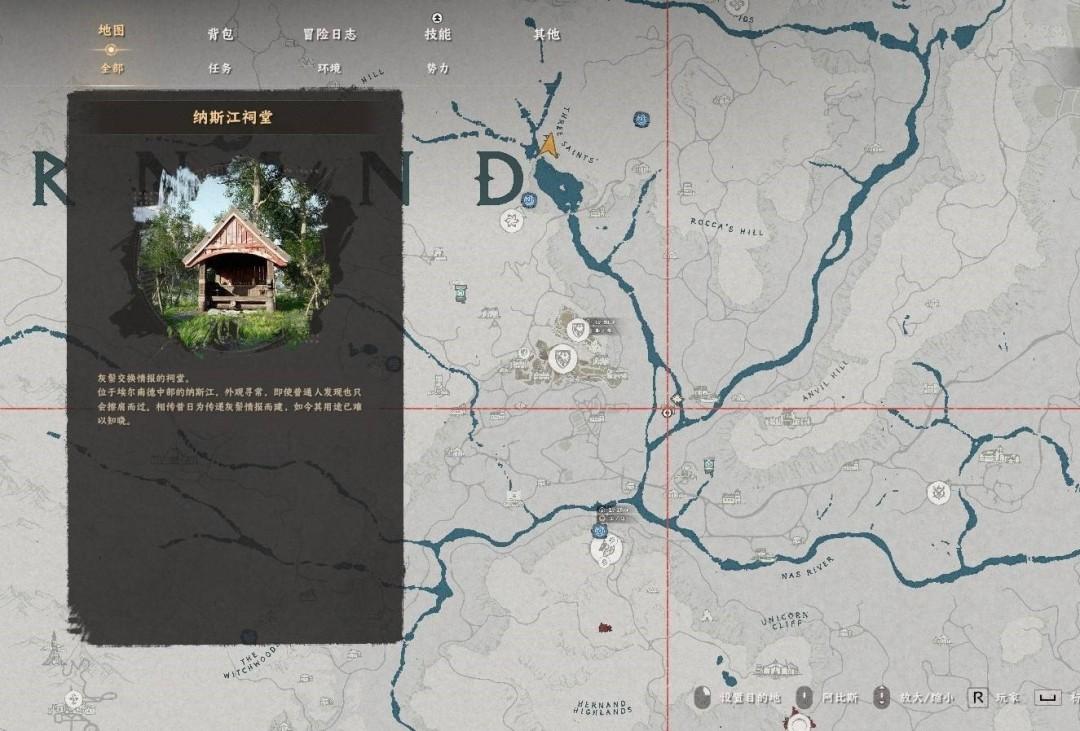Open the 背包 (backpack) tab

click(x=220, y=34)
